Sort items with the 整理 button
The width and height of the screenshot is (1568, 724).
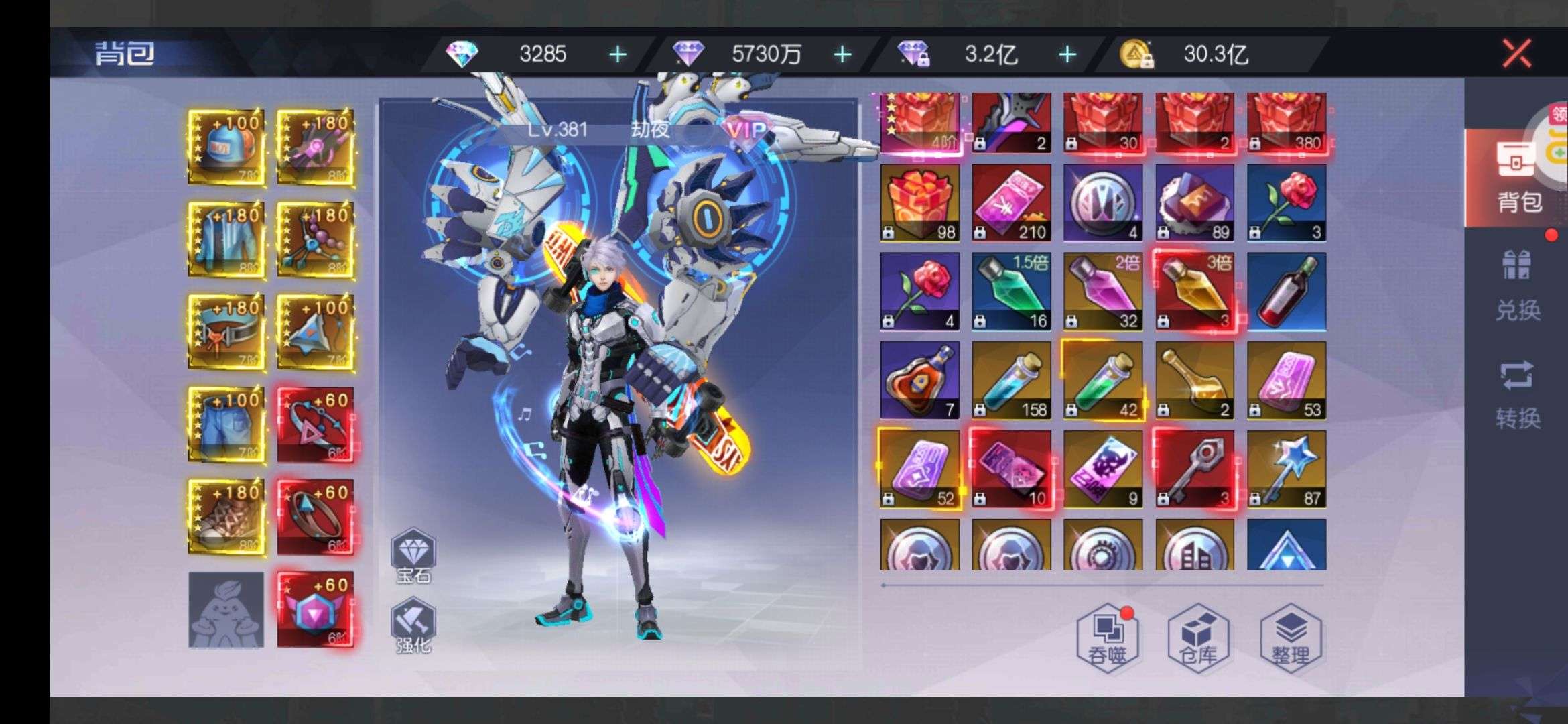pyautogui.click(x=1290, y=638)
